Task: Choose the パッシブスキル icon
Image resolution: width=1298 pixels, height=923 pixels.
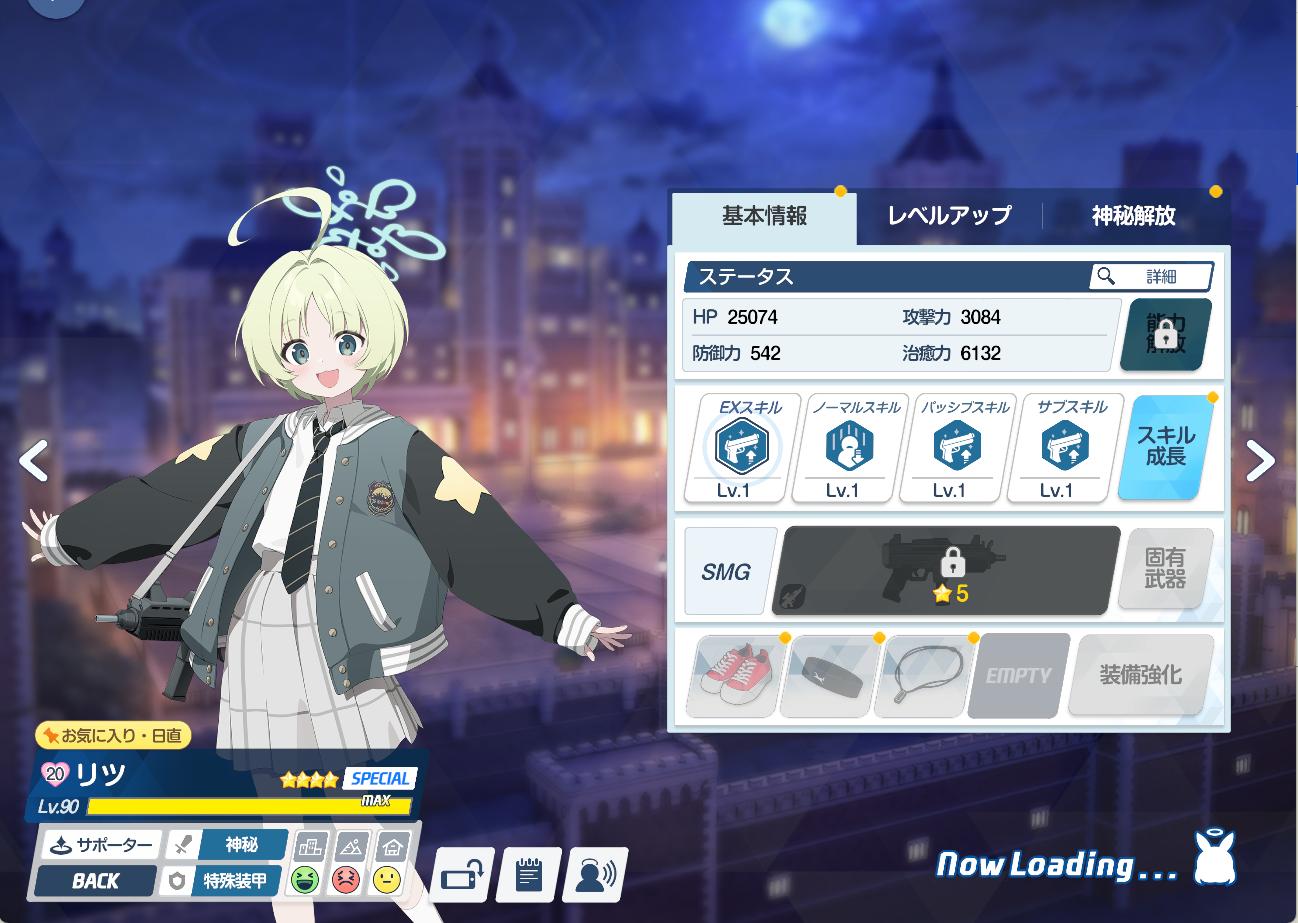Action: pyautogui.click(x=957, y=448)
